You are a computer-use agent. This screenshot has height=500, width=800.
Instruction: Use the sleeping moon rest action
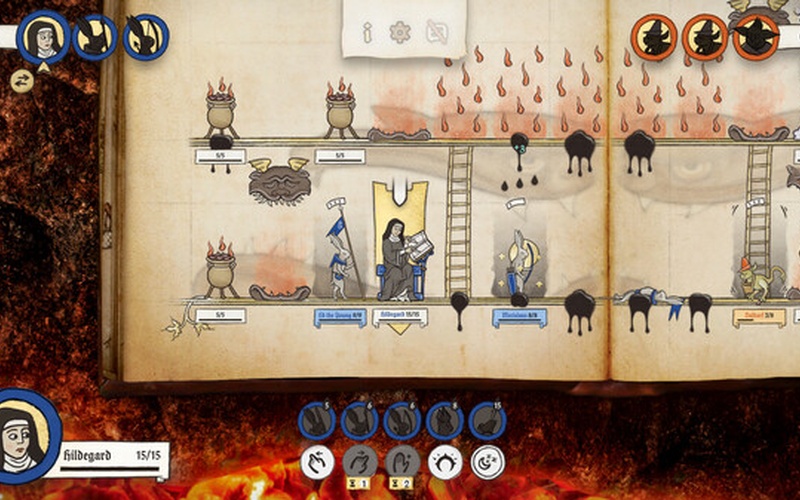(487, 462)
